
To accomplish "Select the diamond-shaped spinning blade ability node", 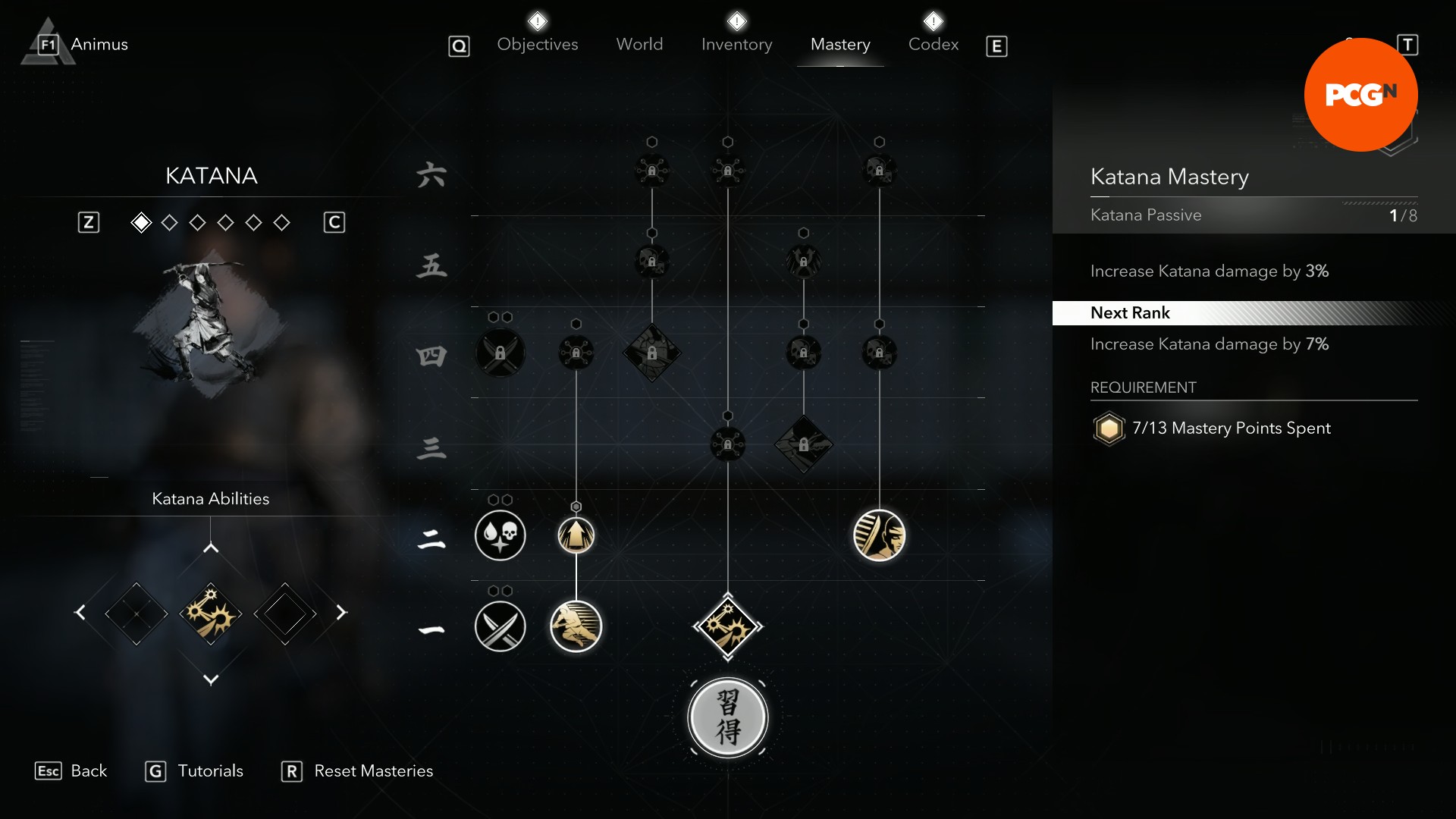I will point(728,626).
